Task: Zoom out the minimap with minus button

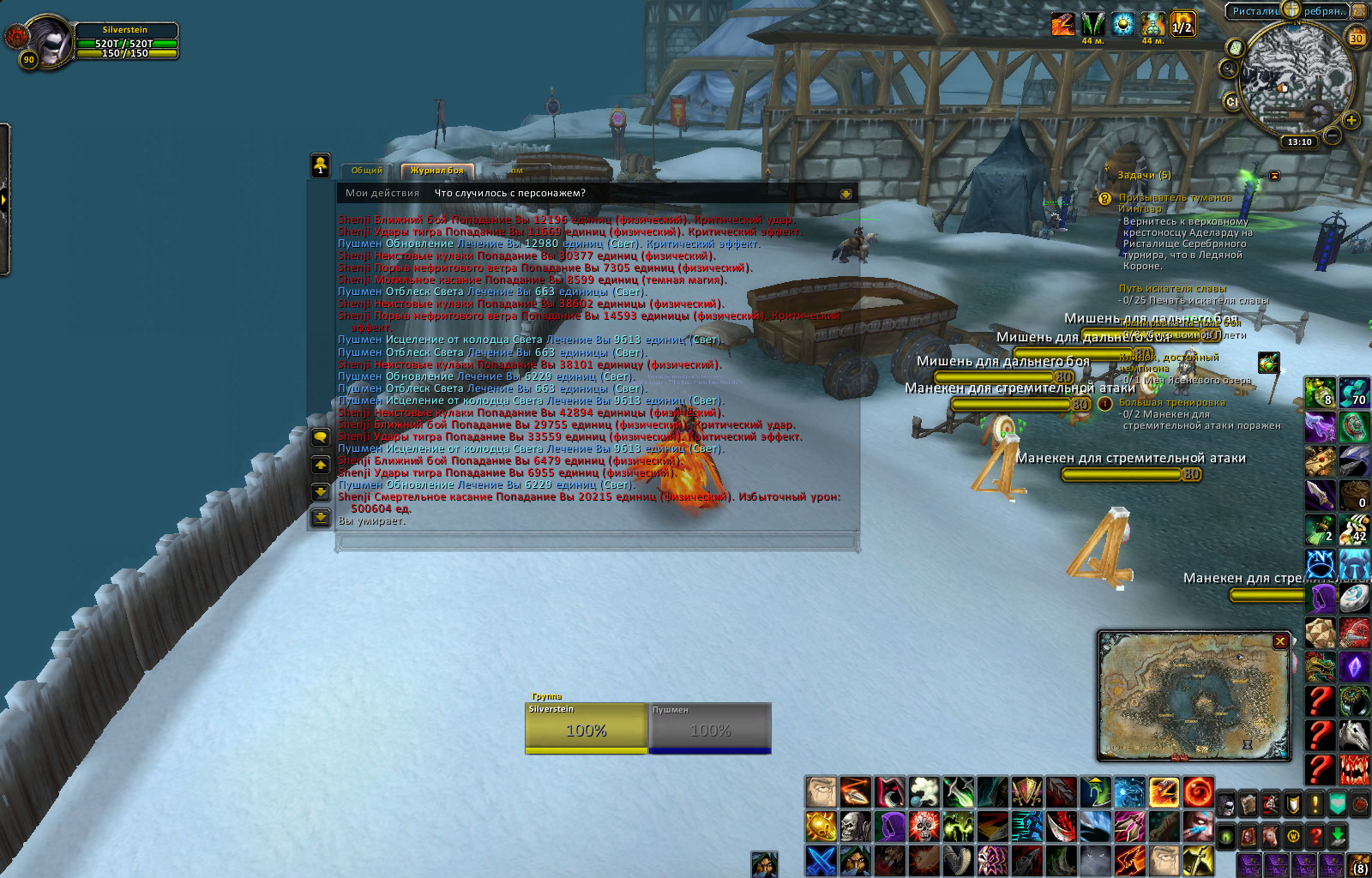Action: tap(1333, 135)
